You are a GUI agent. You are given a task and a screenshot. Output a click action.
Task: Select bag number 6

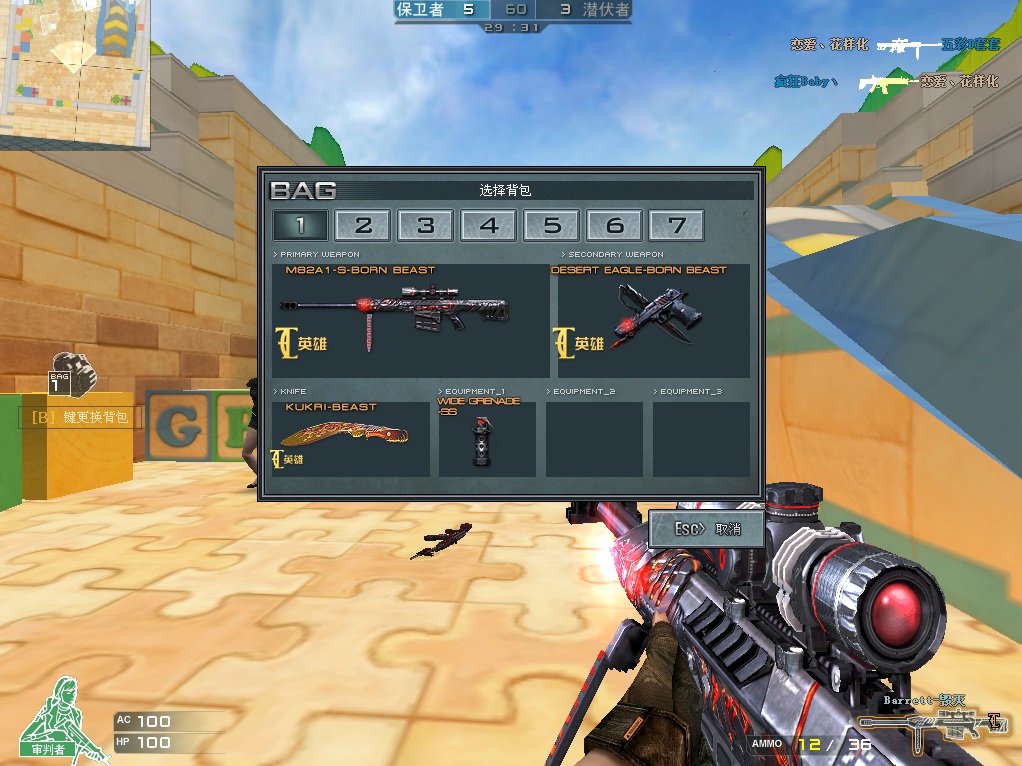[615, 226]
